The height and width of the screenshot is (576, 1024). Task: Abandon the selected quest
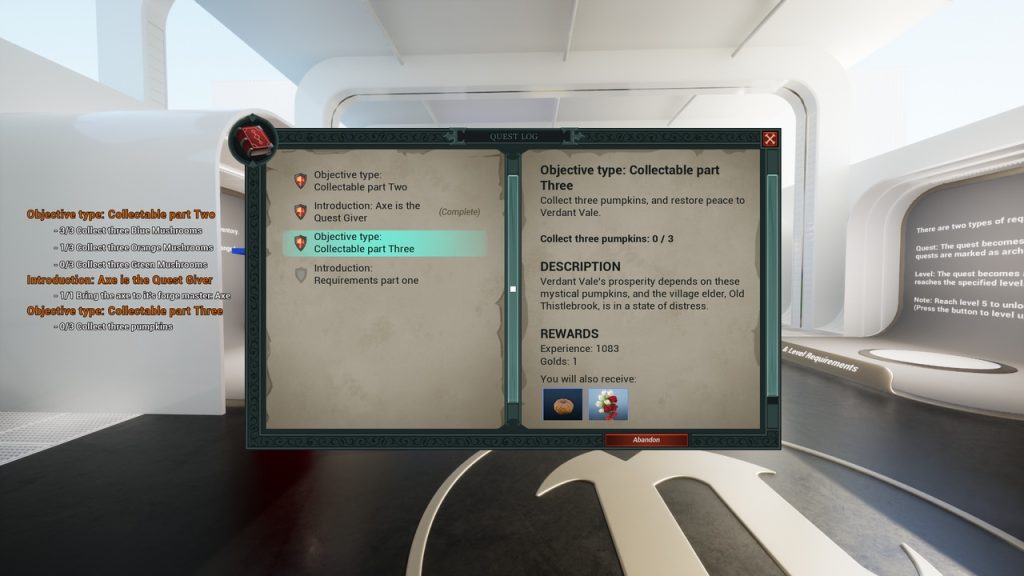(x=646, y=440)
